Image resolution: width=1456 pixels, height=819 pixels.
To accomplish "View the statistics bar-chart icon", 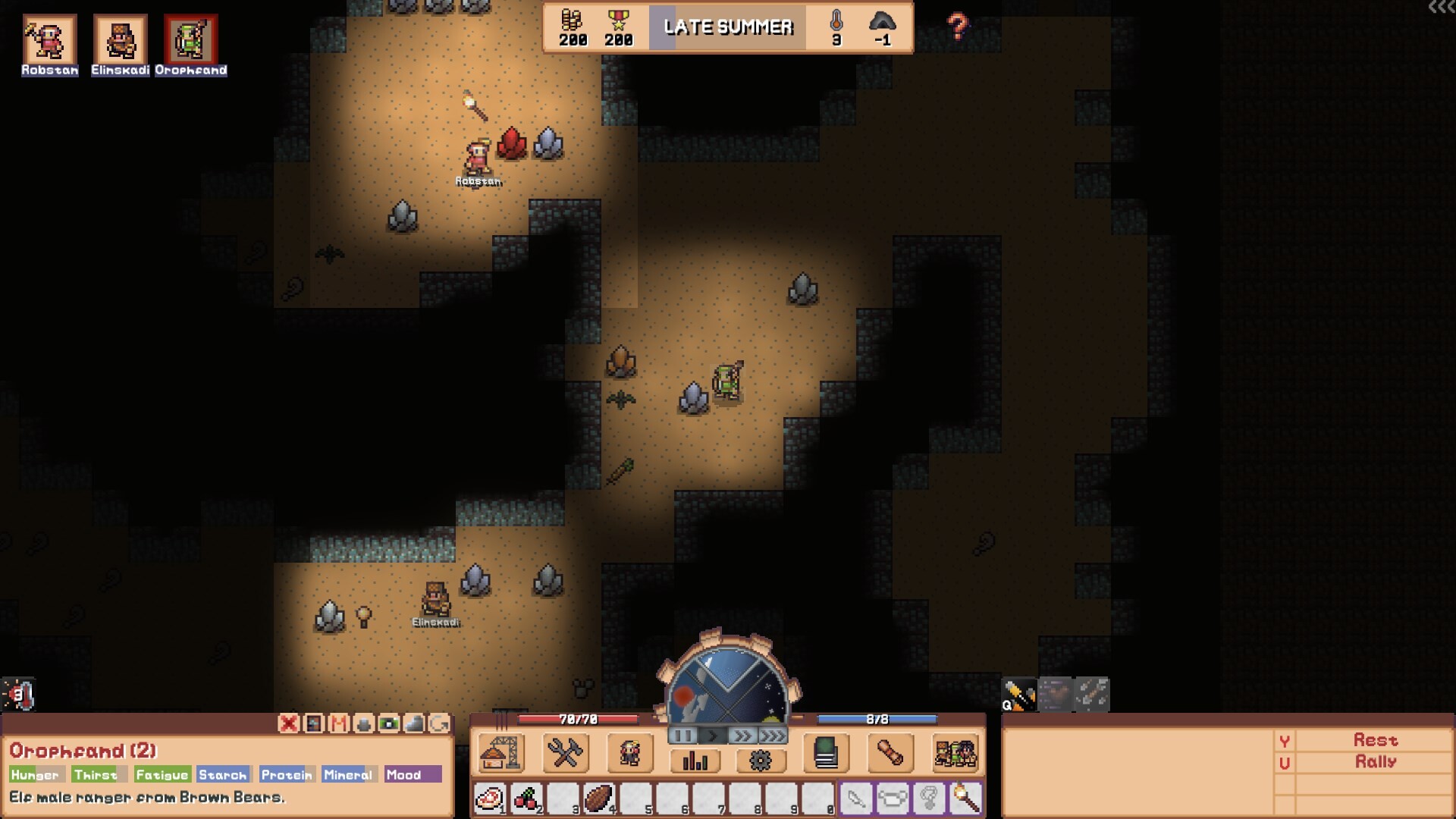I will (x=695, y=761).
